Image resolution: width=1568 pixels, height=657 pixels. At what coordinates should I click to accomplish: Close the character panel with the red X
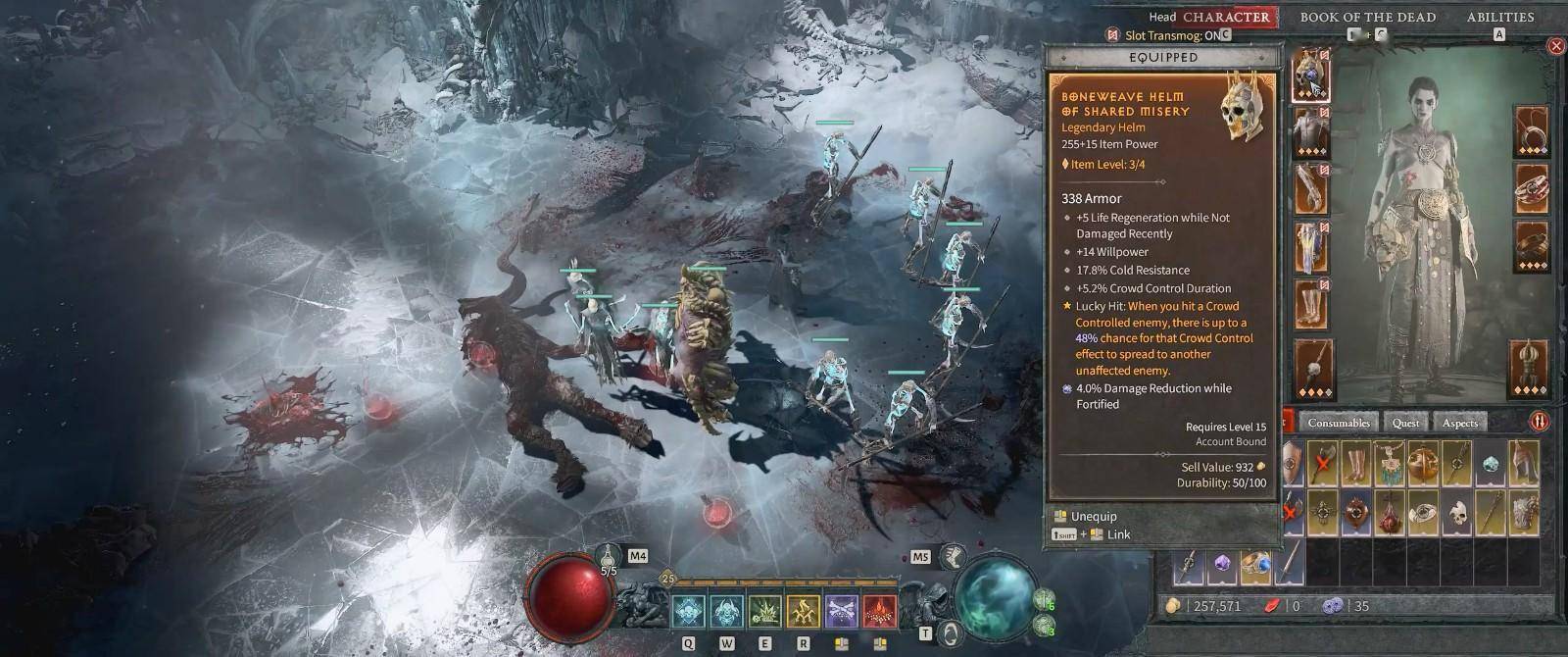(1555, 46)
